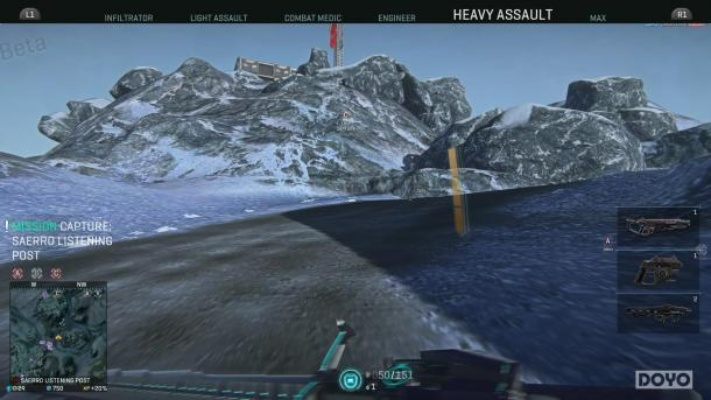Choose the pistol sidearm weapon slot

tap(658, 270)
